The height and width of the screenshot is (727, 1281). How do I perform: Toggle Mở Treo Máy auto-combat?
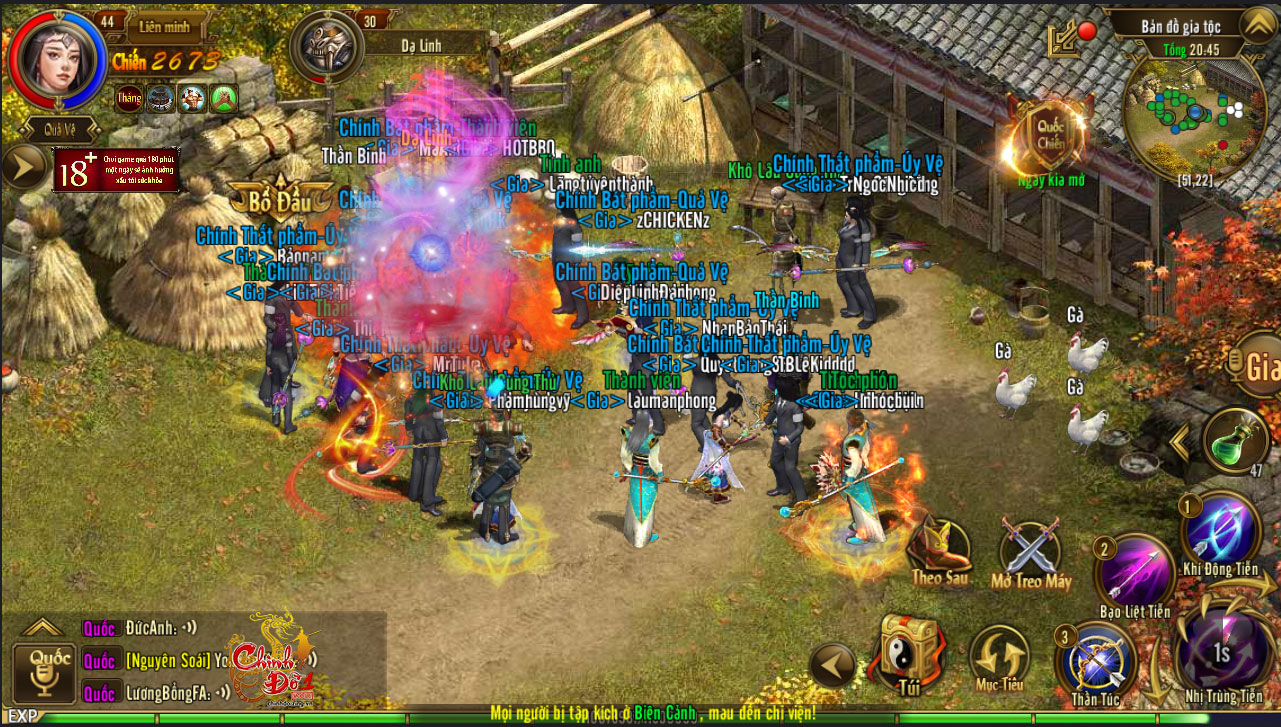(x=1029, y=550)
